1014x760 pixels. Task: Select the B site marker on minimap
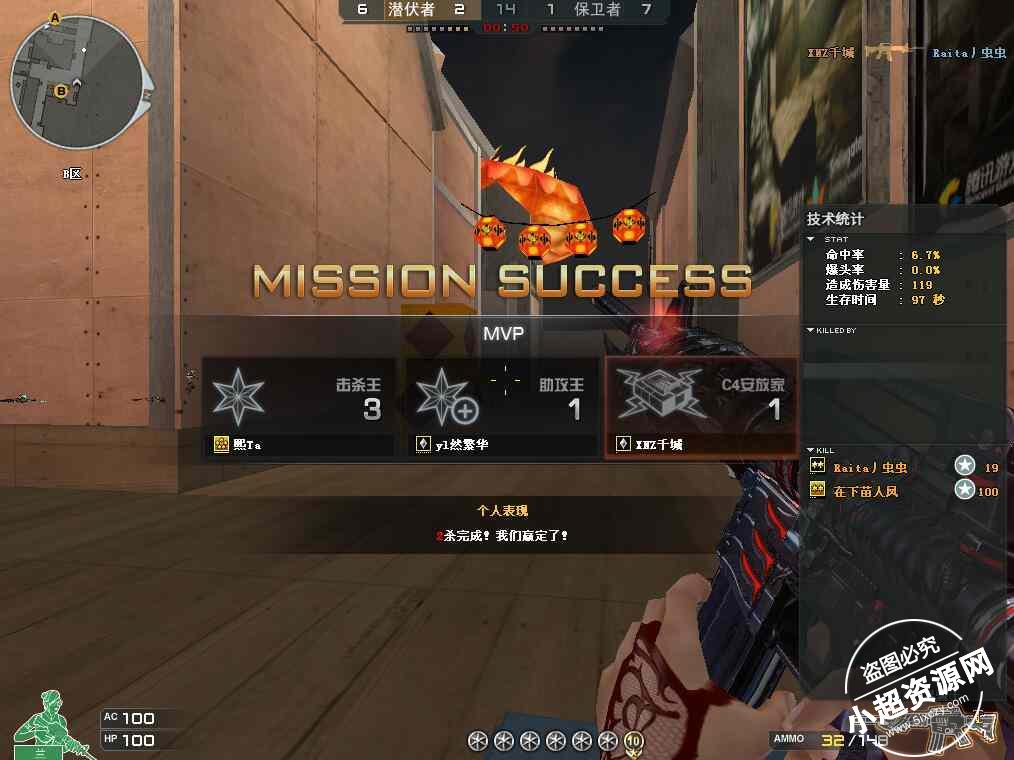(x=61, y=92)
